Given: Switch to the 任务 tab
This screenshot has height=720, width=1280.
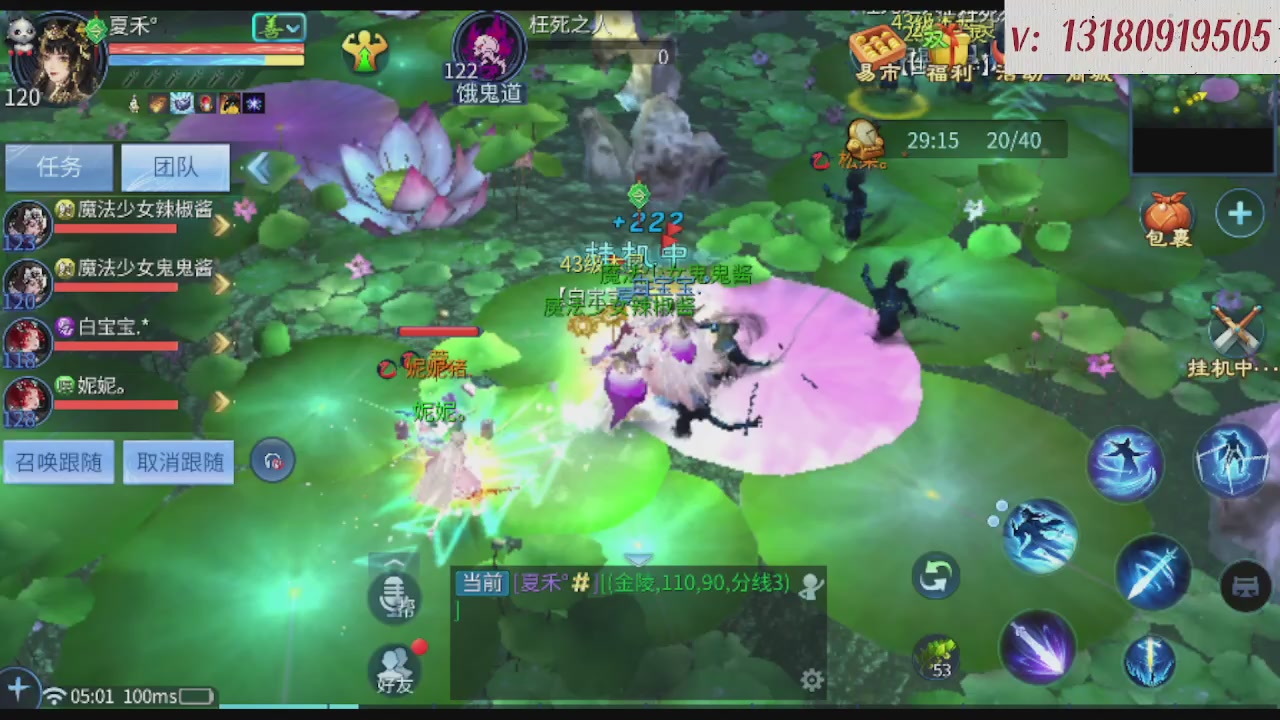Looking at the screenshot, I should 58,167.
